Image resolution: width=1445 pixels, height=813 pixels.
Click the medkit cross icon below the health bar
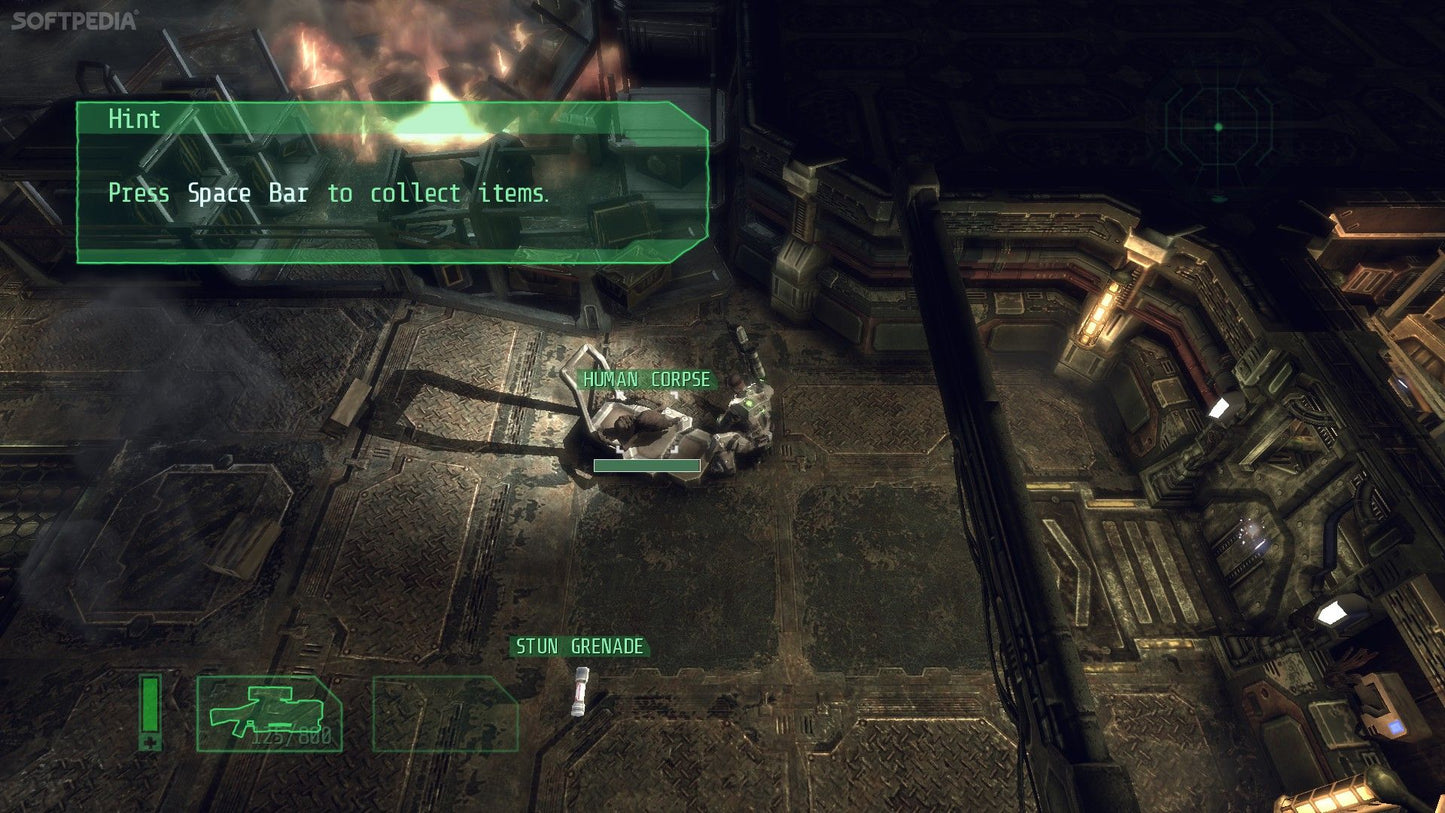148,742
